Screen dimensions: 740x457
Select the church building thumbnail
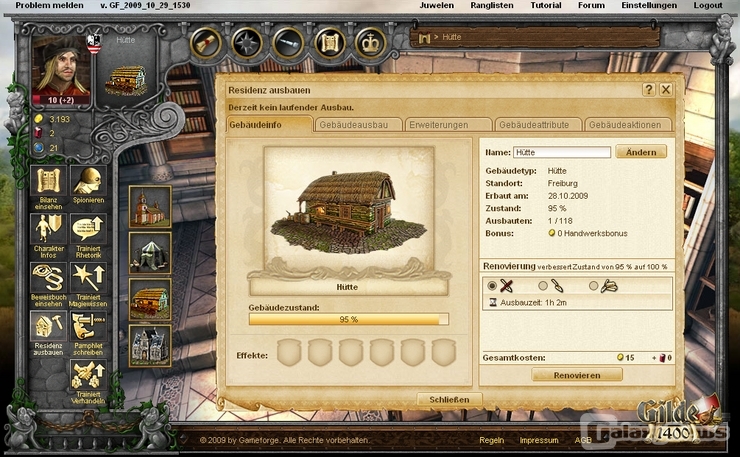(x=150, y=206)
